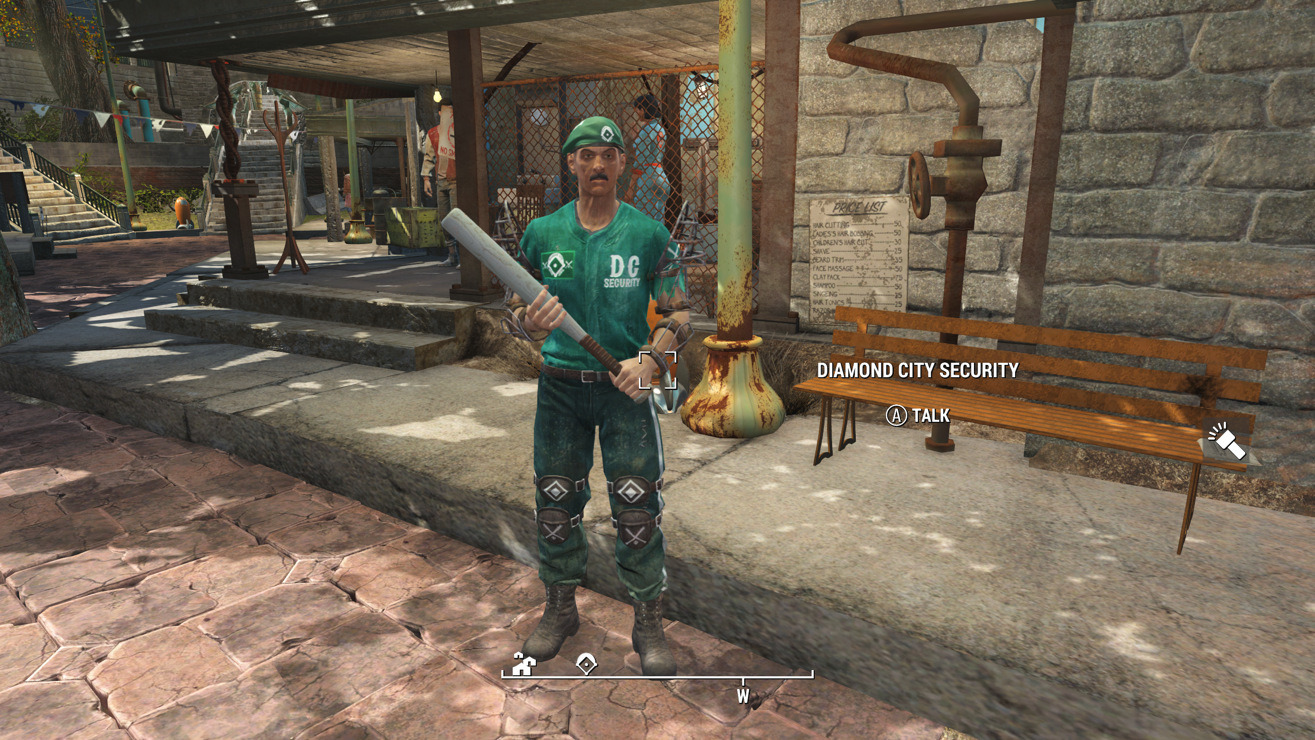
Task: Toggle the flashlight icon
Action: pyautogui.click(x=1226, y=441)
